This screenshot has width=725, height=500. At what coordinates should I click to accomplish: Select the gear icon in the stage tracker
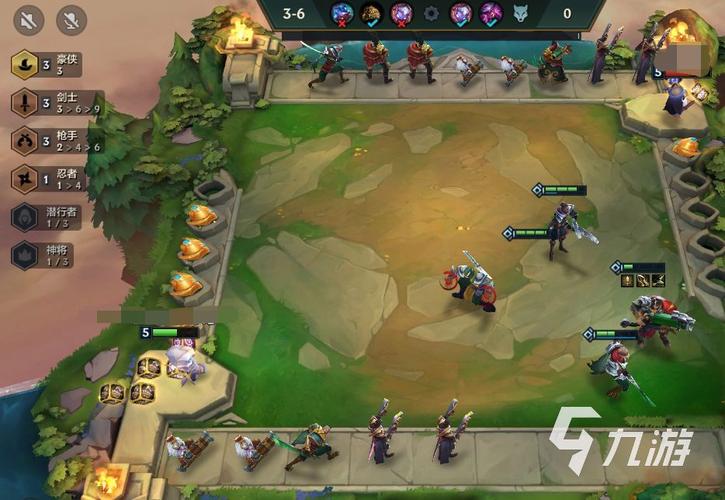click(x=431, y=13)
